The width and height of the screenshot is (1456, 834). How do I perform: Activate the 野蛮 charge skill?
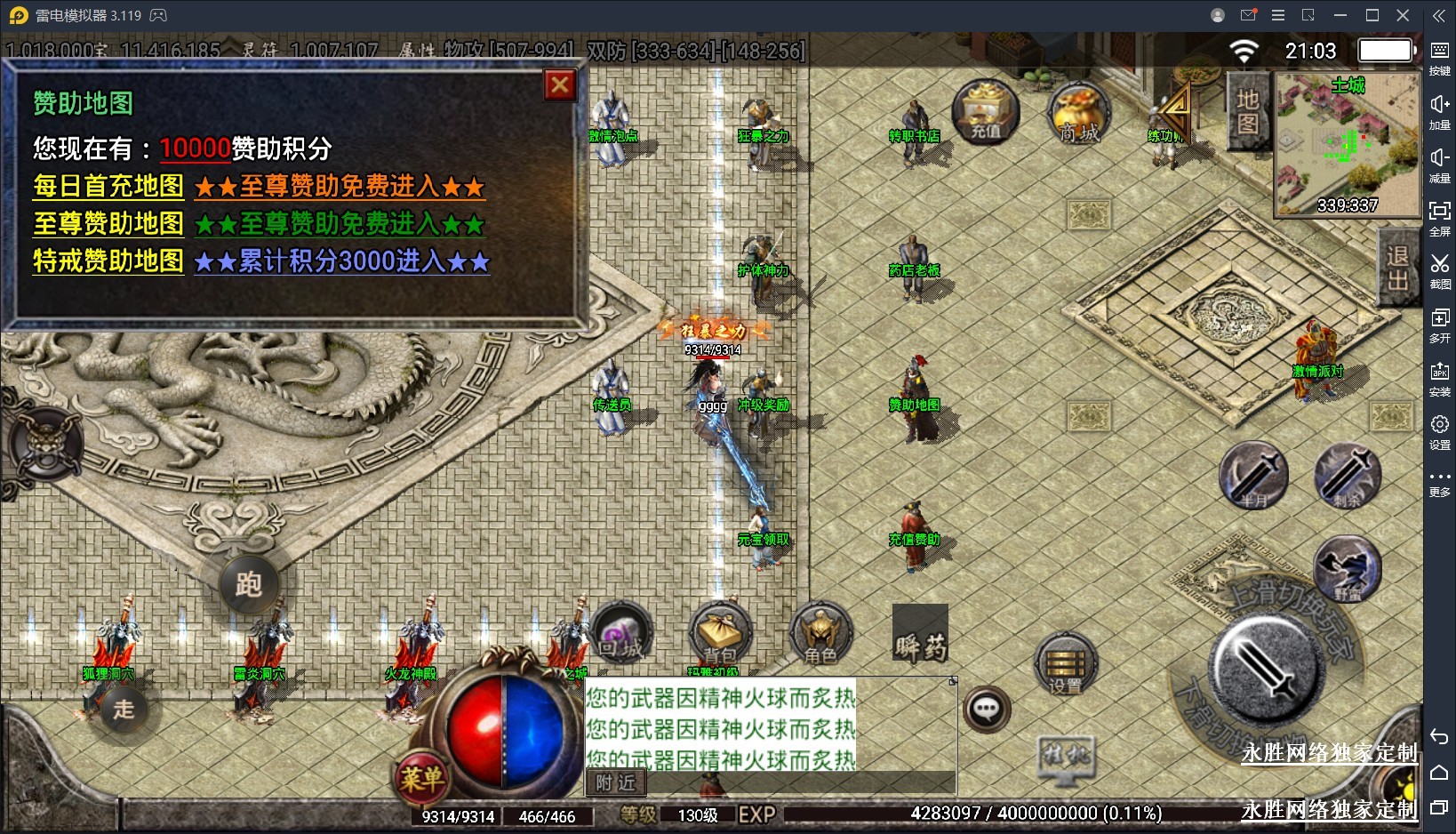click(x=1348, y=569)
